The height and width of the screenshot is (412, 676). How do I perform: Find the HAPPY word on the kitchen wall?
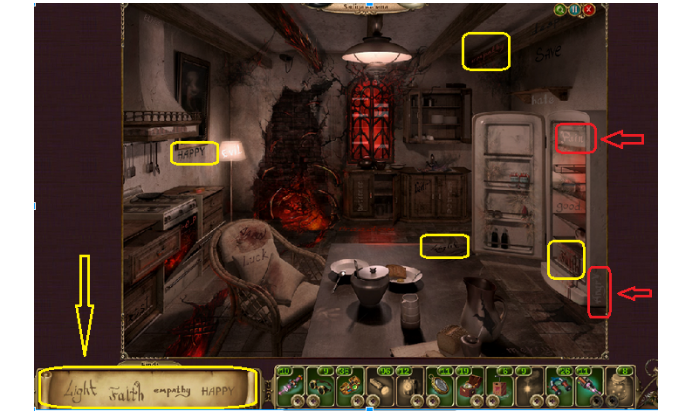click(x=194, y=153)
